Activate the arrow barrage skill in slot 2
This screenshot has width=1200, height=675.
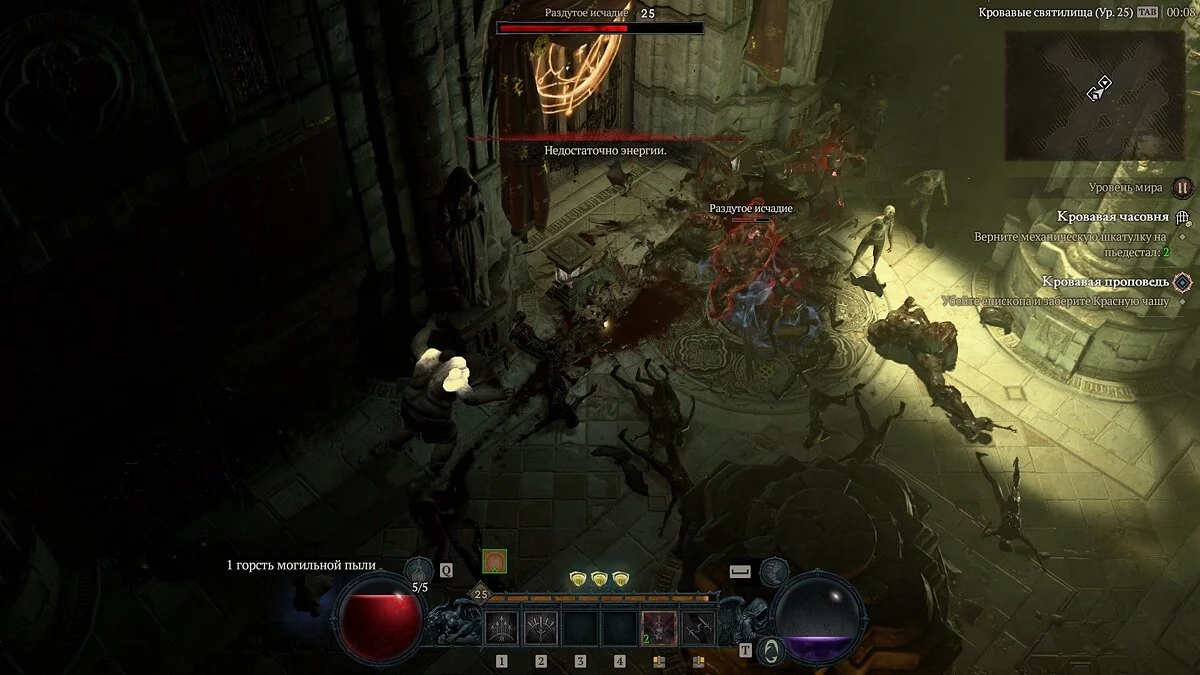point(541,627)
